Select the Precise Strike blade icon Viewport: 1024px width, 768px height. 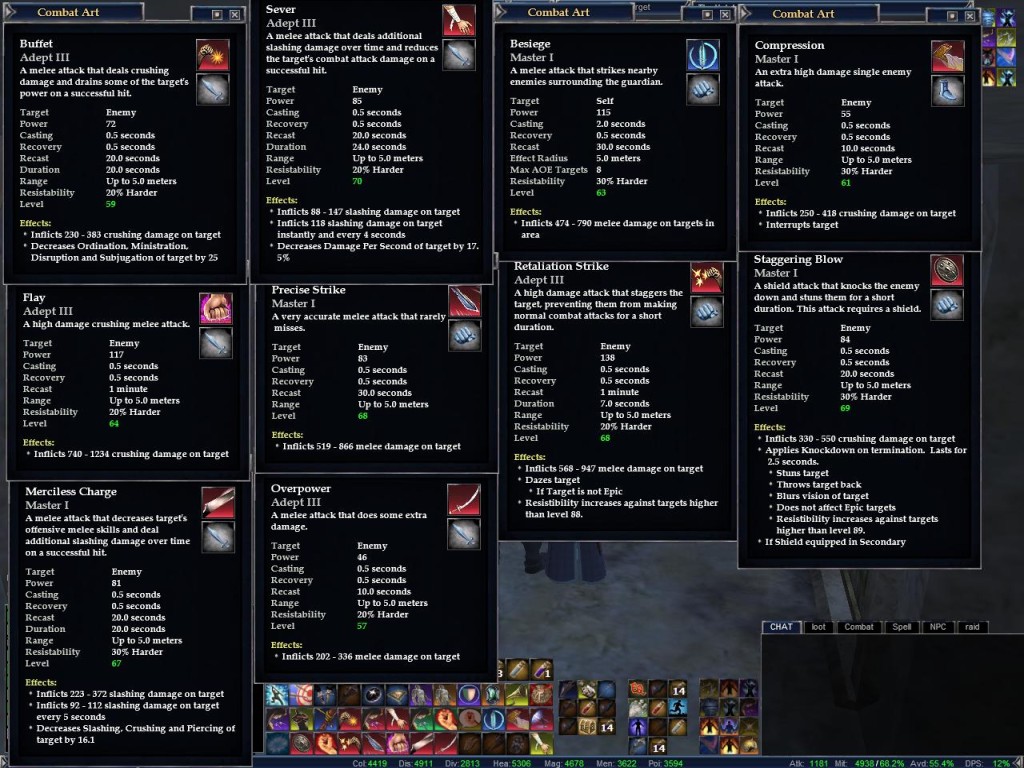point(464,301)
